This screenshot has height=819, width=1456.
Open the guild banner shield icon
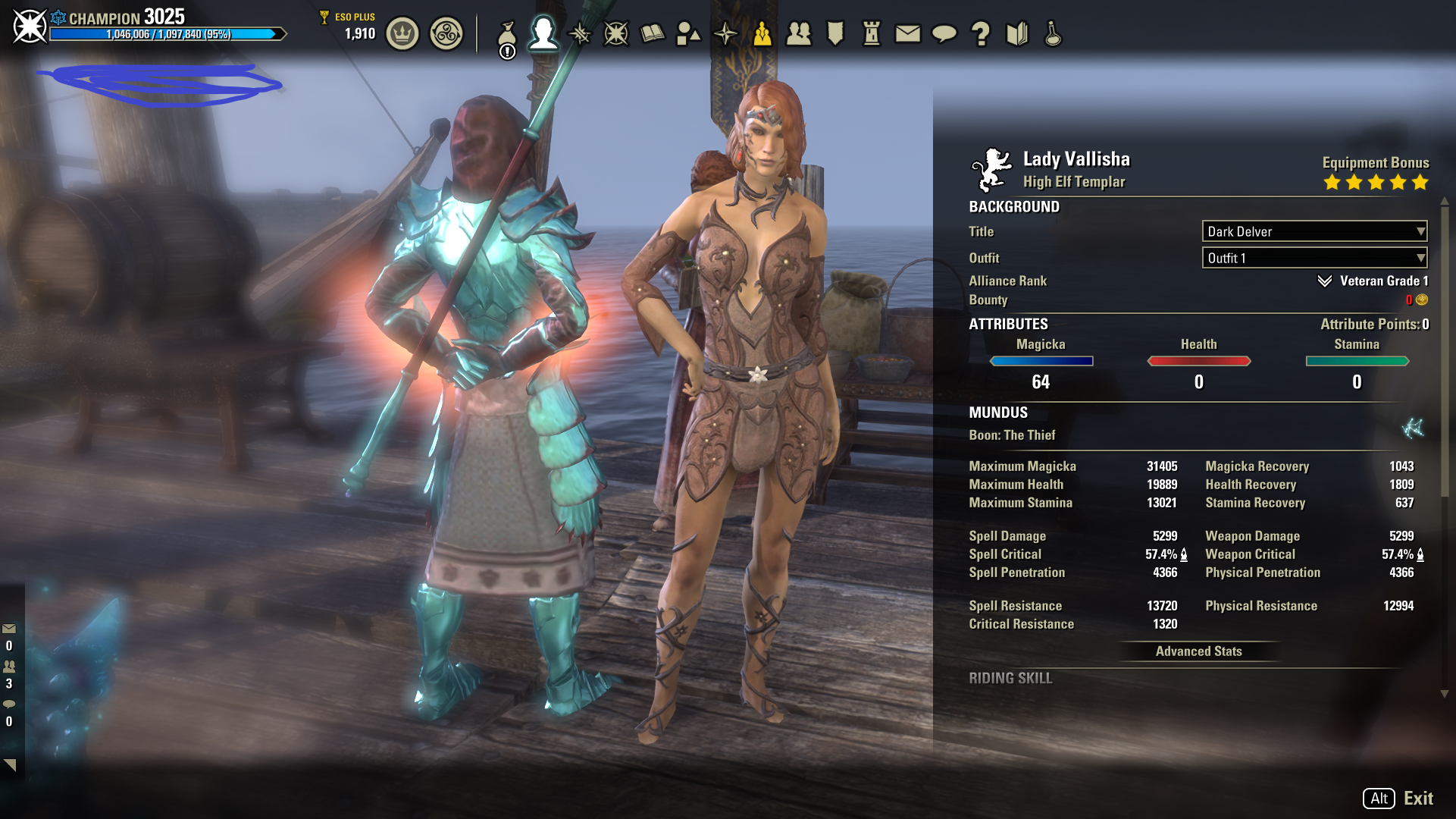(x=835, y=34)
